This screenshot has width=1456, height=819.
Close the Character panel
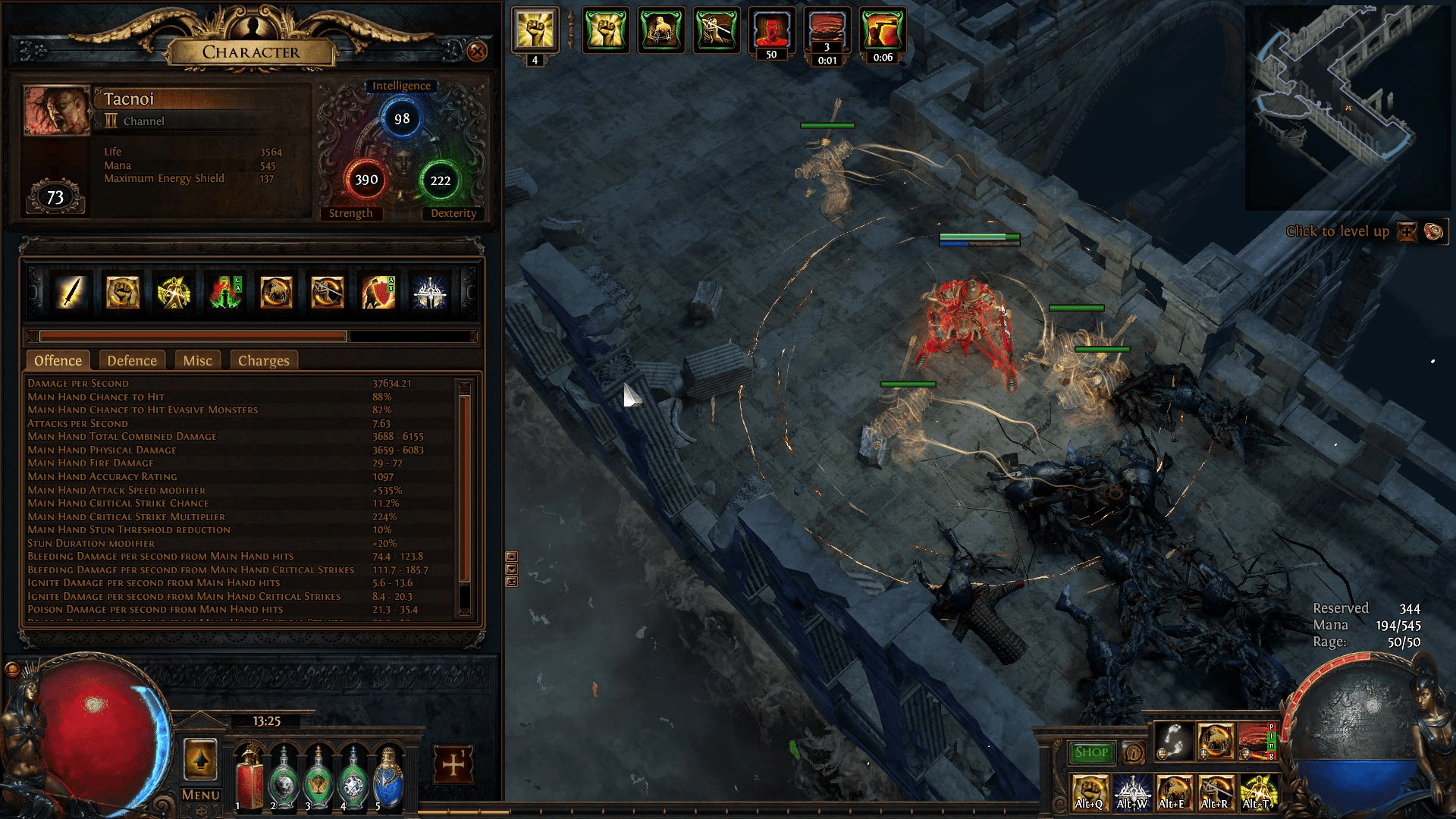[477, 52]
